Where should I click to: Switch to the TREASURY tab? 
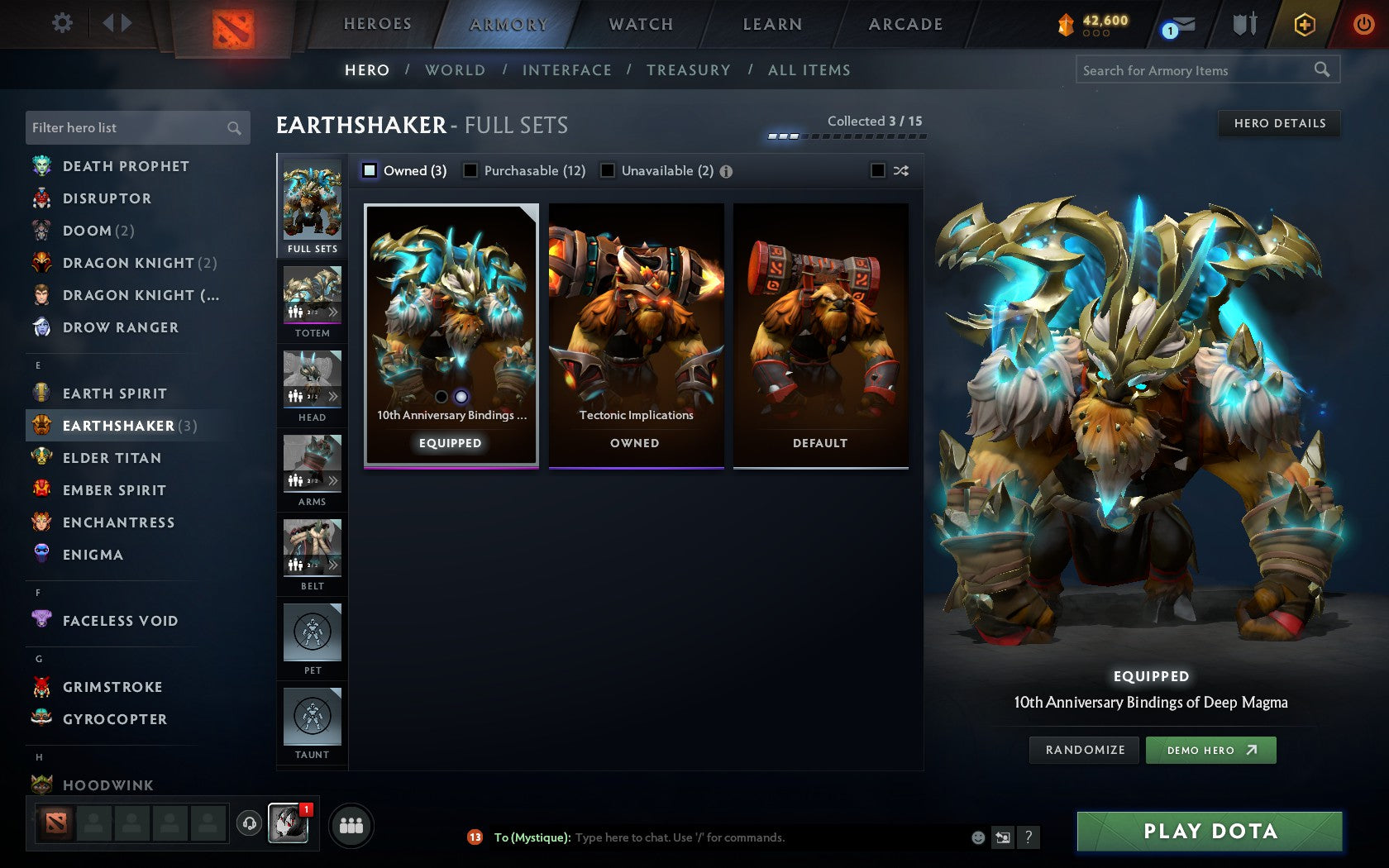(x=689, y=70)
